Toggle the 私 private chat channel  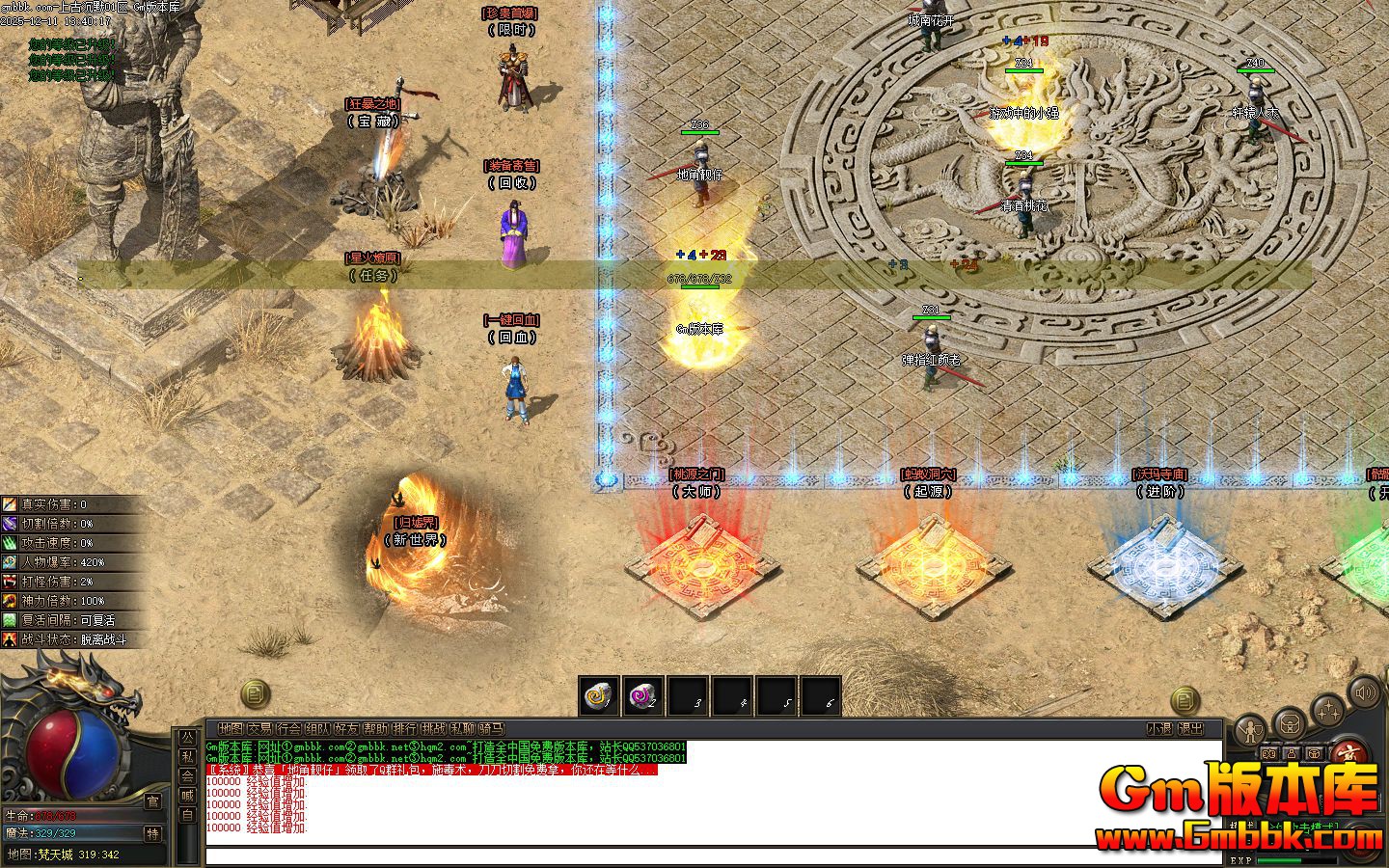click(x=187, y=758)
